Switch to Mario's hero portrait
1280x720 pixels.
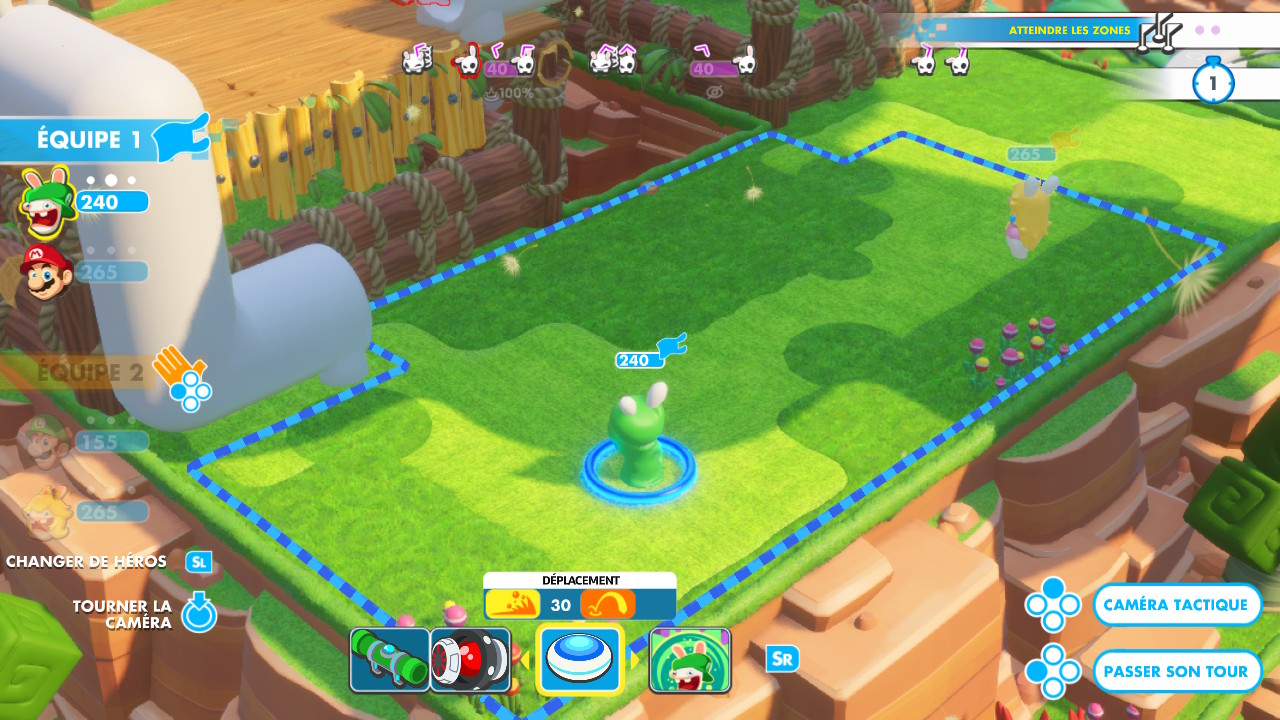[x=45, y=271]
